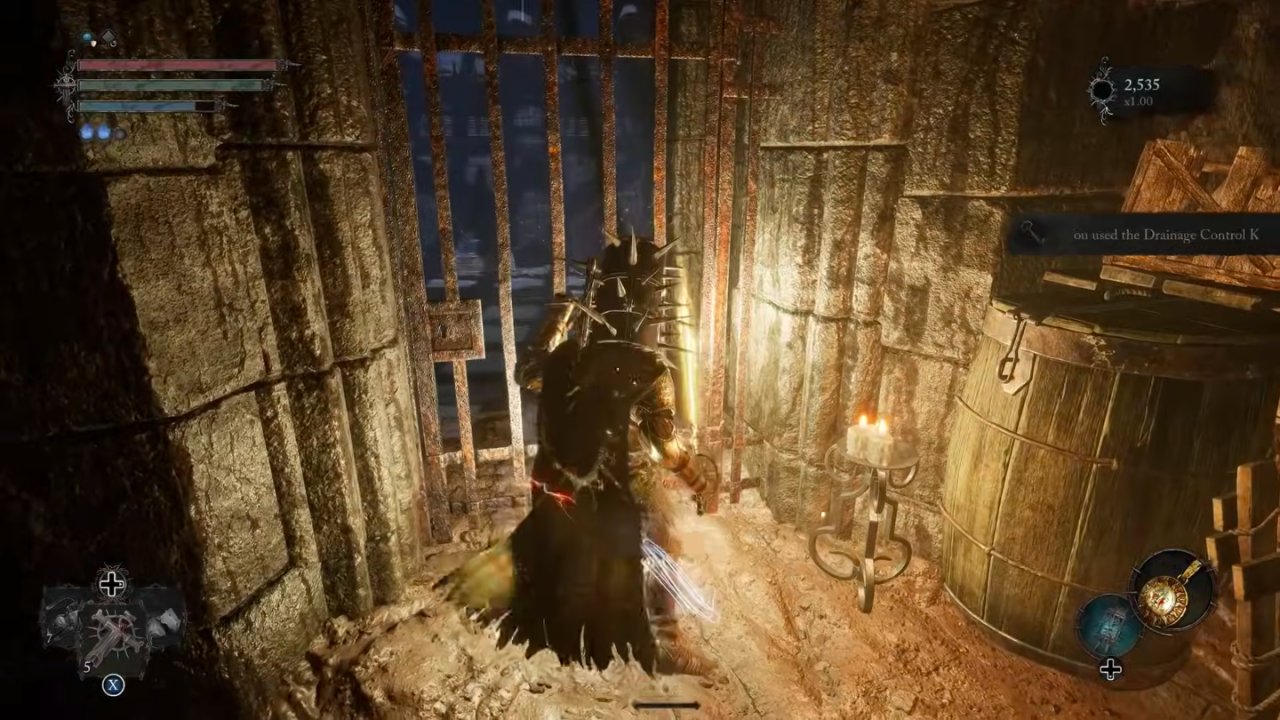1280x720 pixels.
Task: Toggle the plus icon above the quick slots
Action: click(113, 583)
